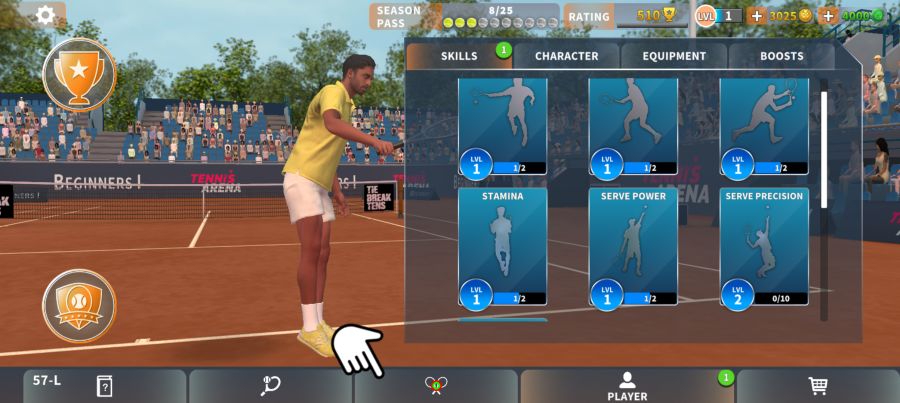Open the Player section in bottom bar

pos(627,386)
